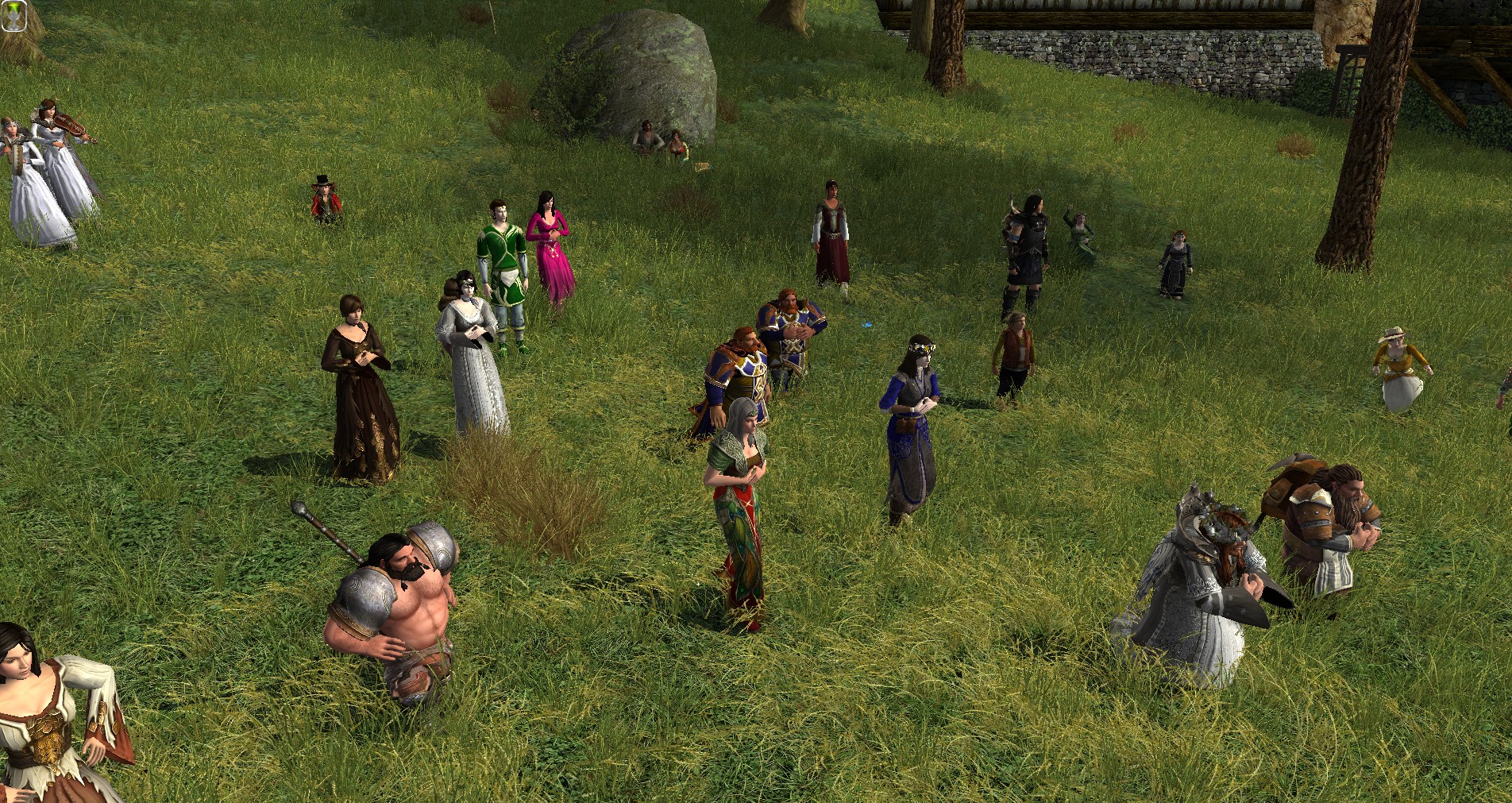
Task: Click the green hourglass icon
Action: 13,16
